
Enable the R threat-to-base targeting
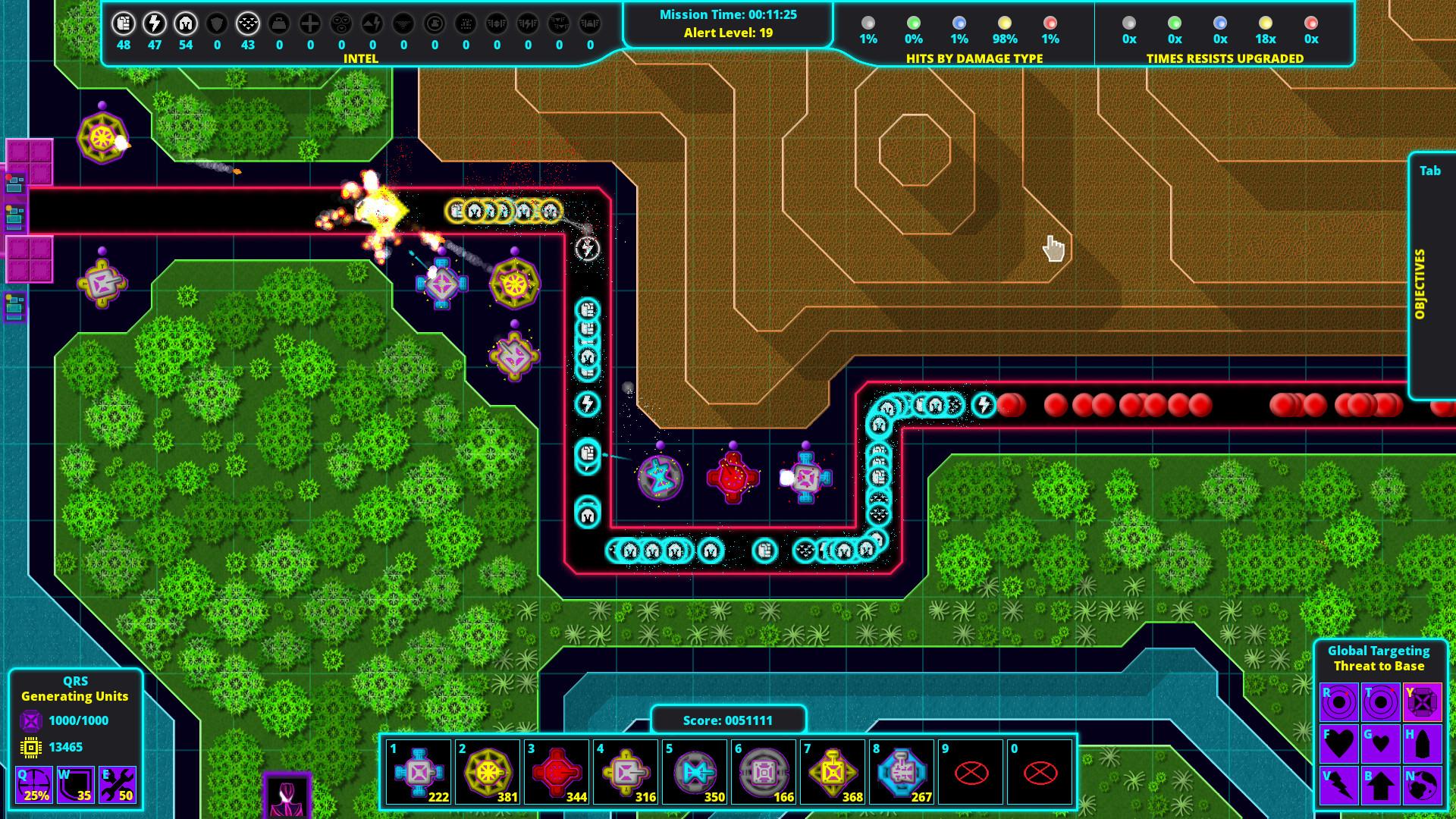coord(1339,701)
